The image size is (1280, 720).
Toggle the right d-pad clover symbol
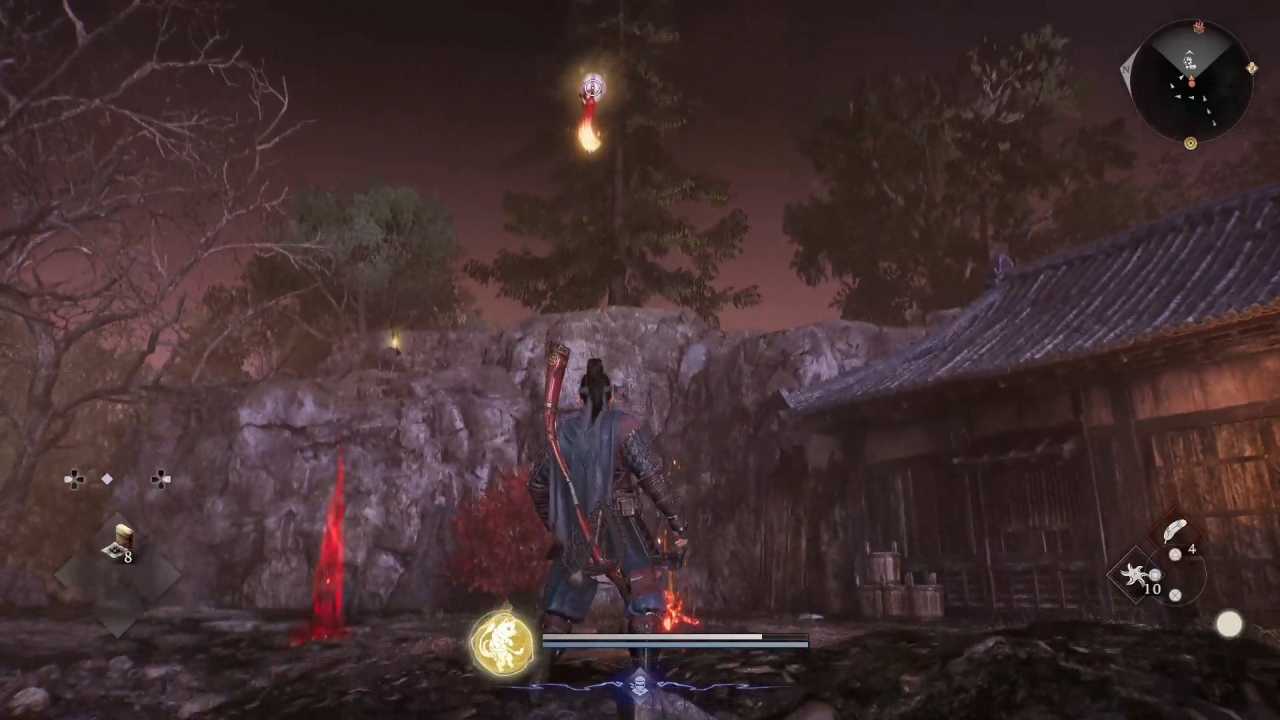point(161,479)
